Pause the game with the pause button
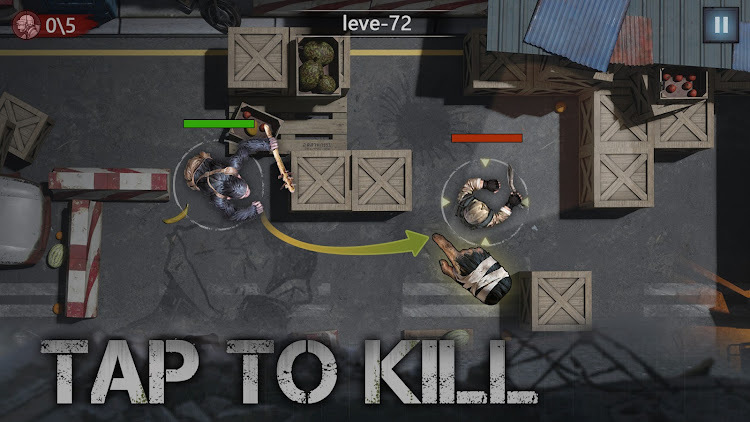This screenshot has height=422, width=750. 718,25
